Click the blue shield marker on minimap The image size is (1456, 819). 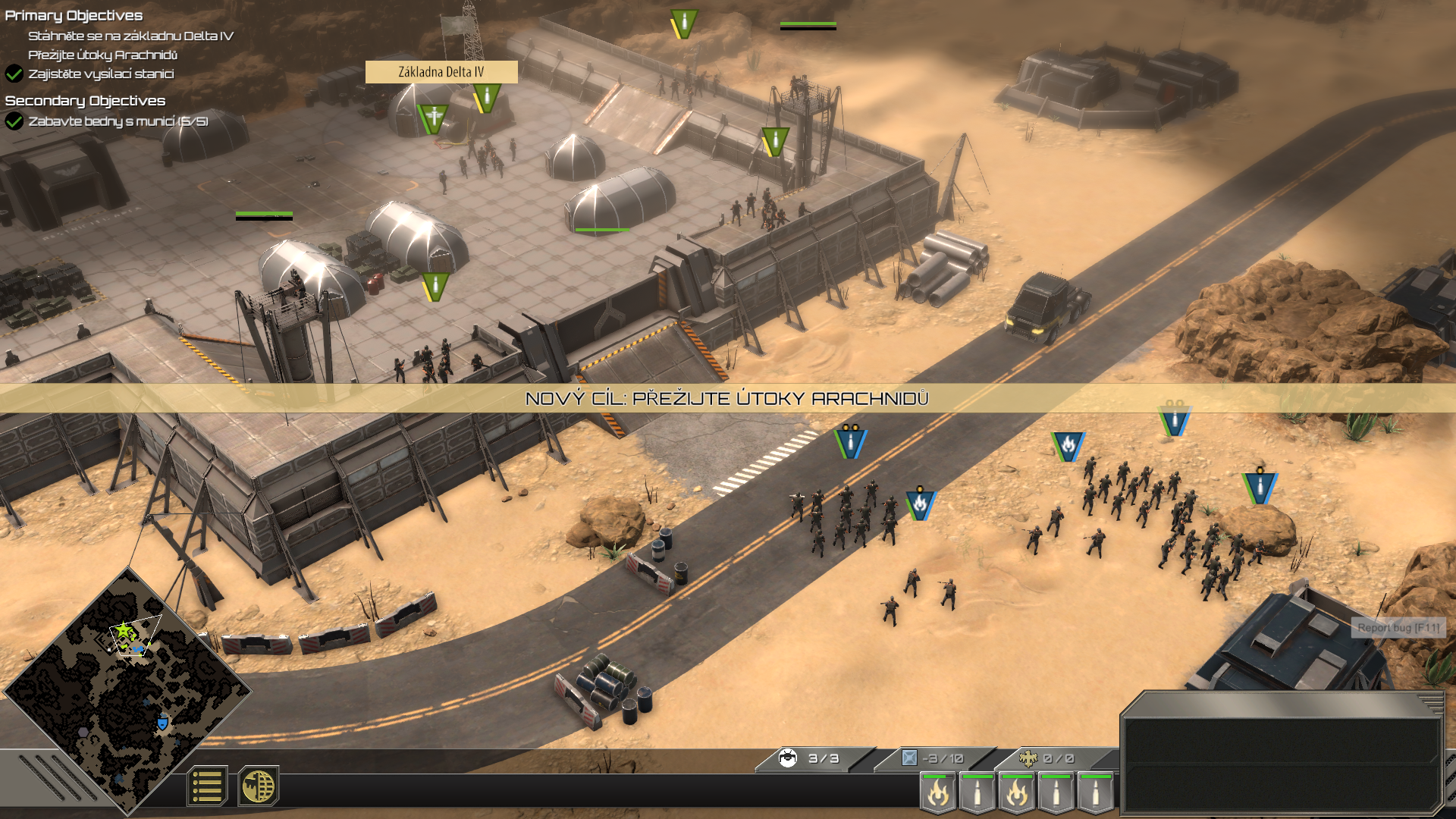[162, 723]
